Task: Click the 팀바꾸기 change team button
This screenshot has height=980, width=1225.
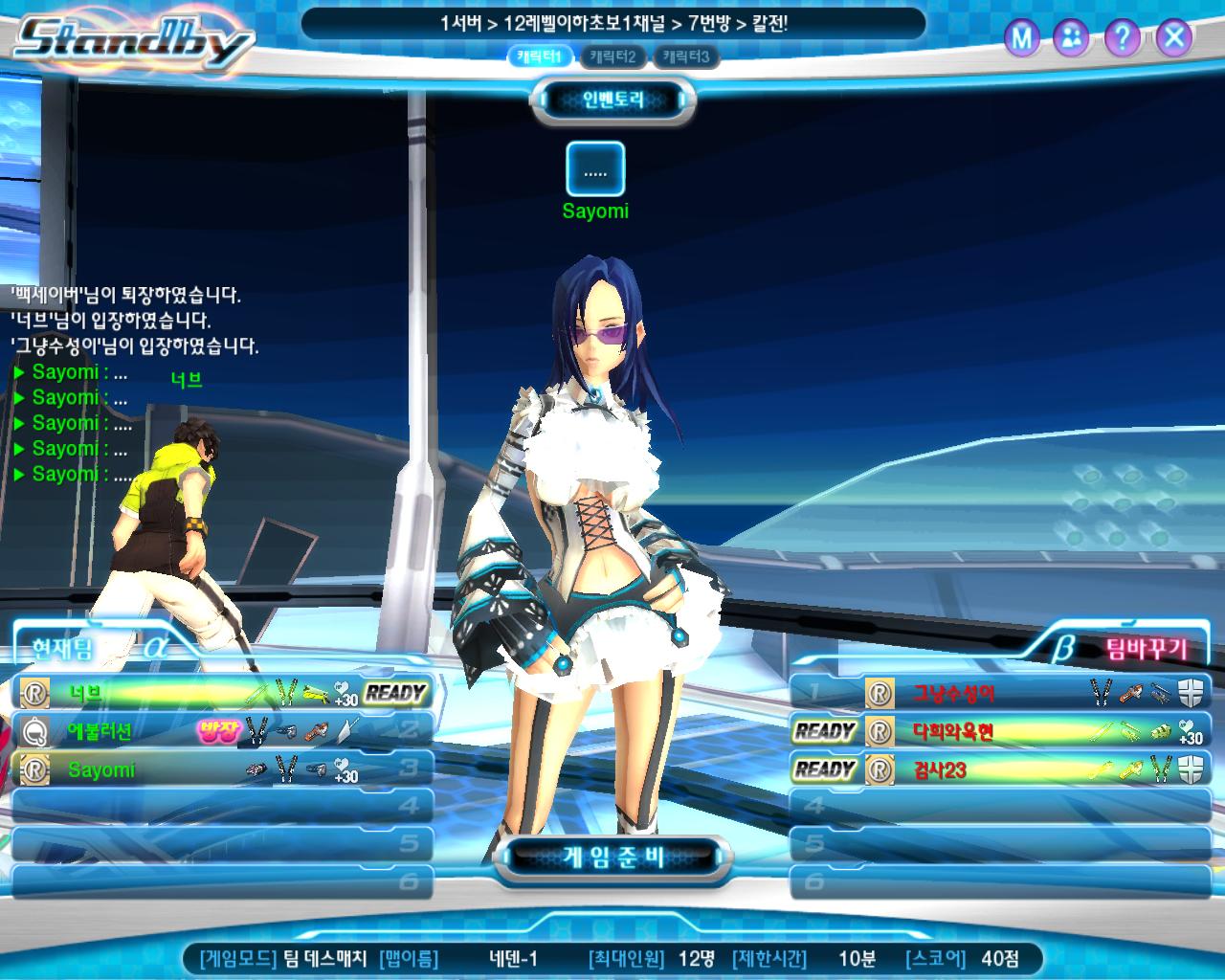Action: click(x=1145, y=650)
